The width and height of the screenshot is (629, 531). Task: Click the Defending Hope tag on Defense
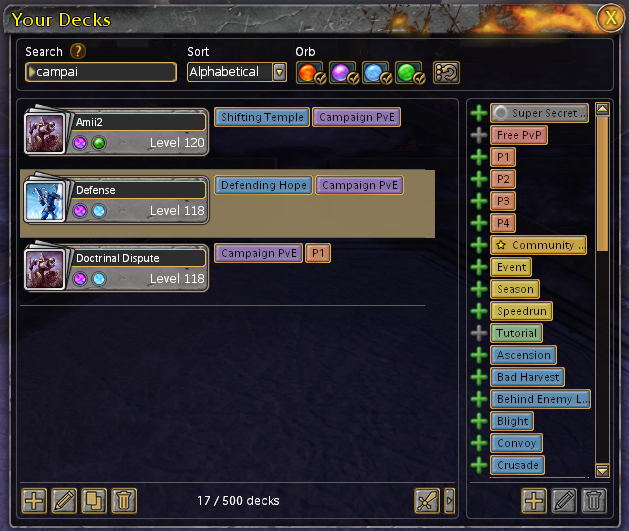coord(263,185)
